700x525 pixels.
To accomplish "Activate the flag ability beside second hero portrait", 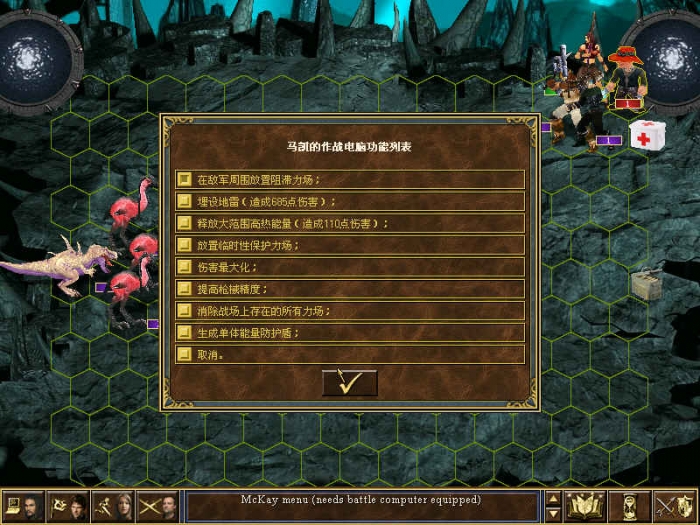I will (68, 506).
